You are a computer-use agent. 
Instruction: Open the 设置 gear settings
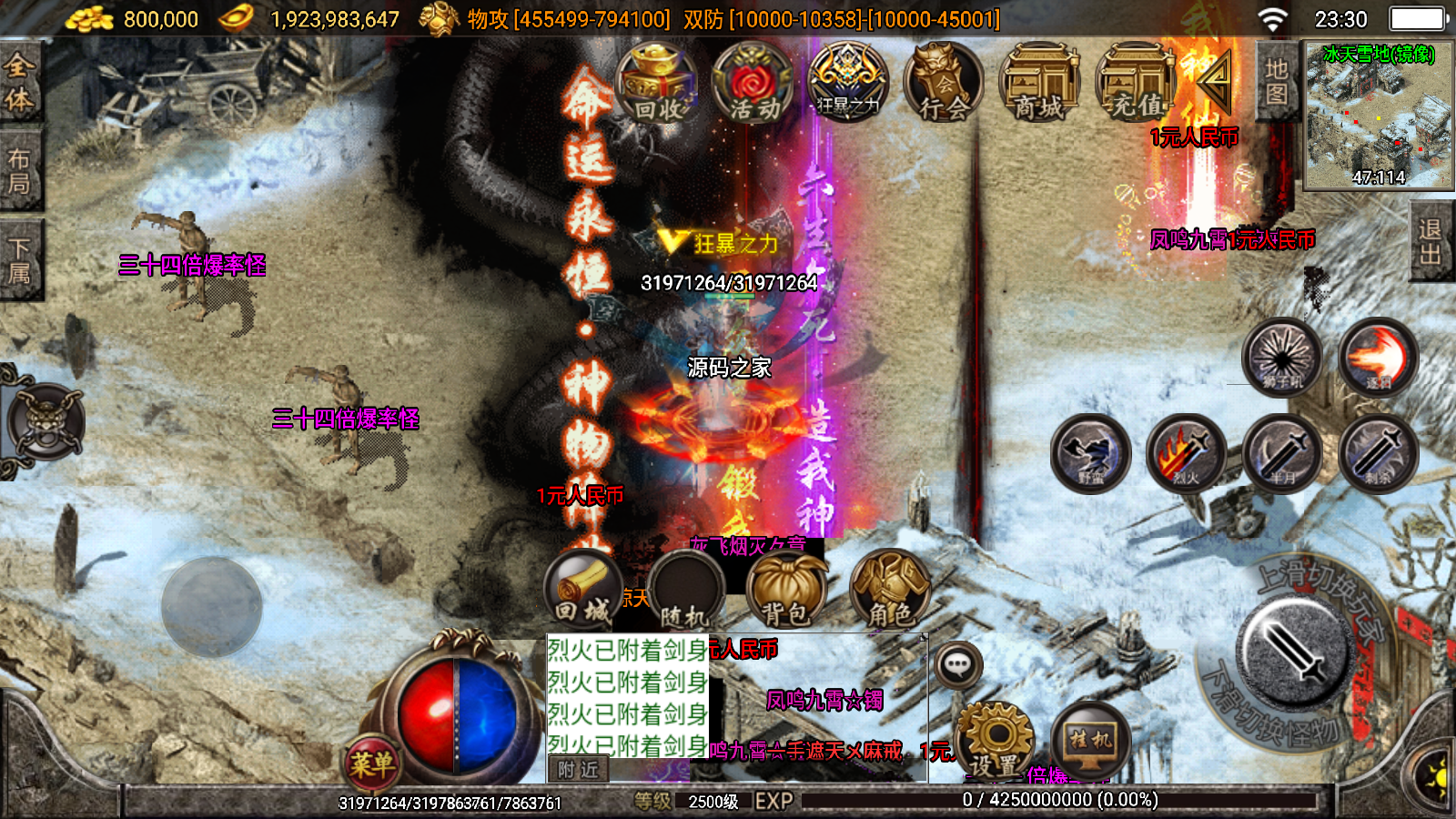994,741
